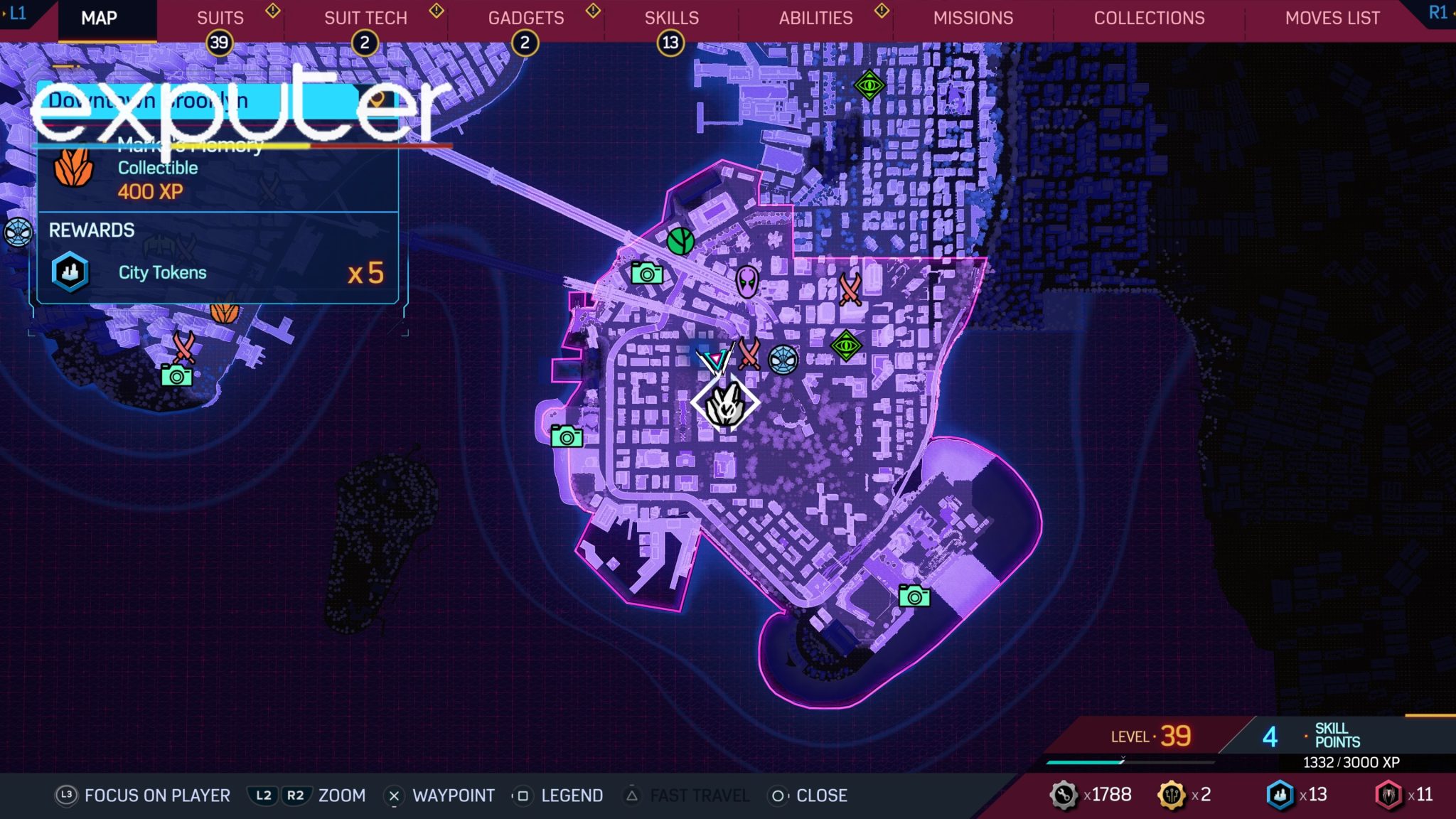Image resolution: width=1456 pixels, height=819 pixels.
Task: Click the white Symbiote Nest diamond marker
Action: (725, 403)
